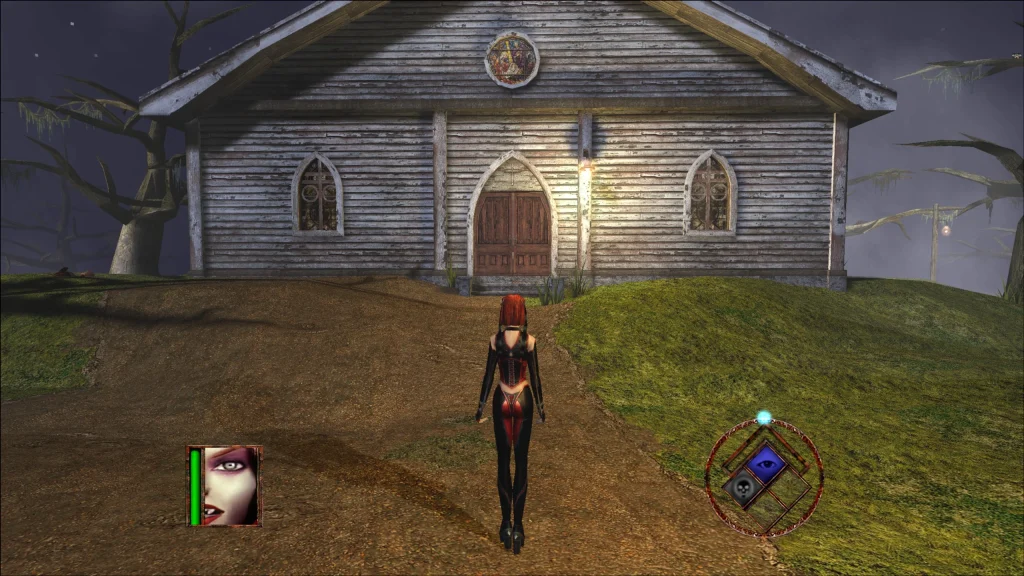1024x576 pixels.
Task: Select the gray skull power icon
Action: (x=743, y=488)
